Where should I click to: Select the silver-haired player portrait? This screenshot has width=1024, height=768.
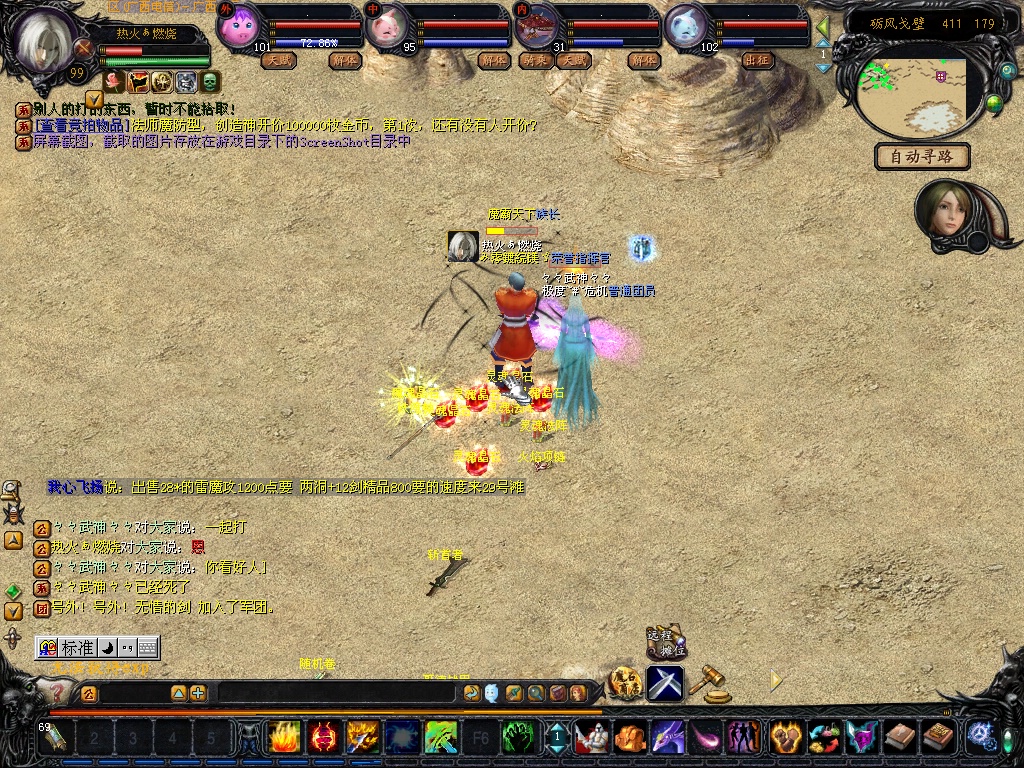[47, 42]
